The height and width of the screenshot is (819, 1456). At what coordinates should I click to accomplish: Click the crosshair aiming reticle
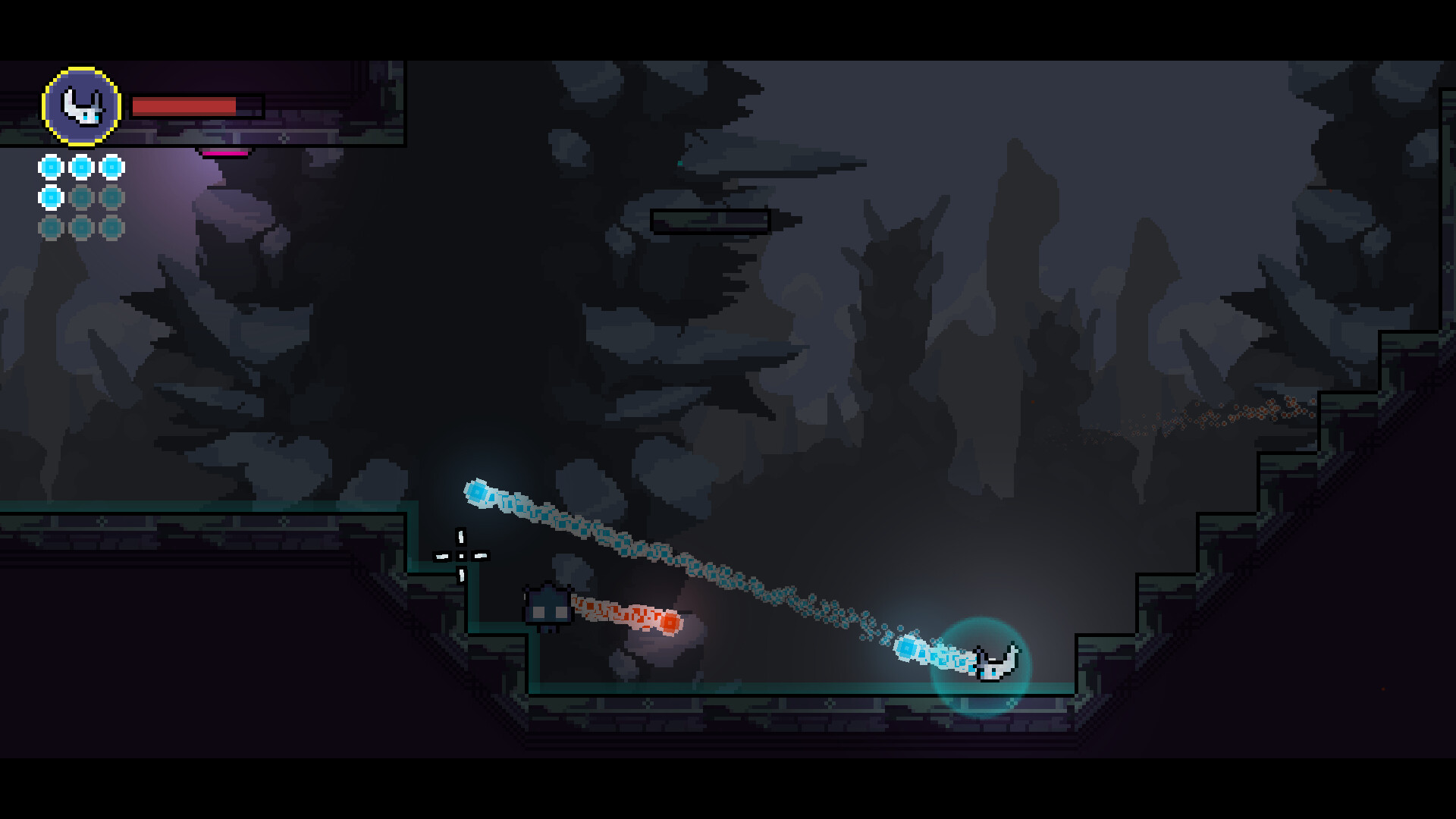click(460, 556)
